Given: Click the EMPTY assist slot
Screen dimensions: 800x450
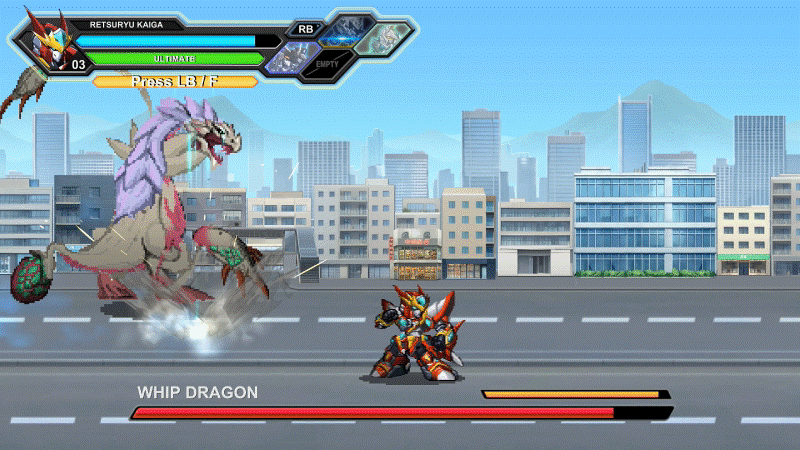Looking at the screenshot, I should point(327,64).
